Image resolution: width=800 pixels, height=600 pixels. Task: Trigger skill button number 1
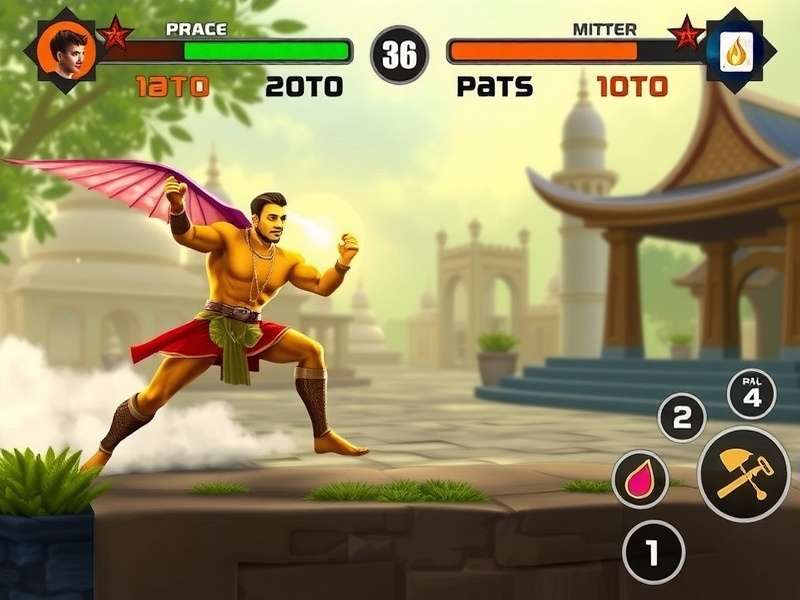[653, 551]
